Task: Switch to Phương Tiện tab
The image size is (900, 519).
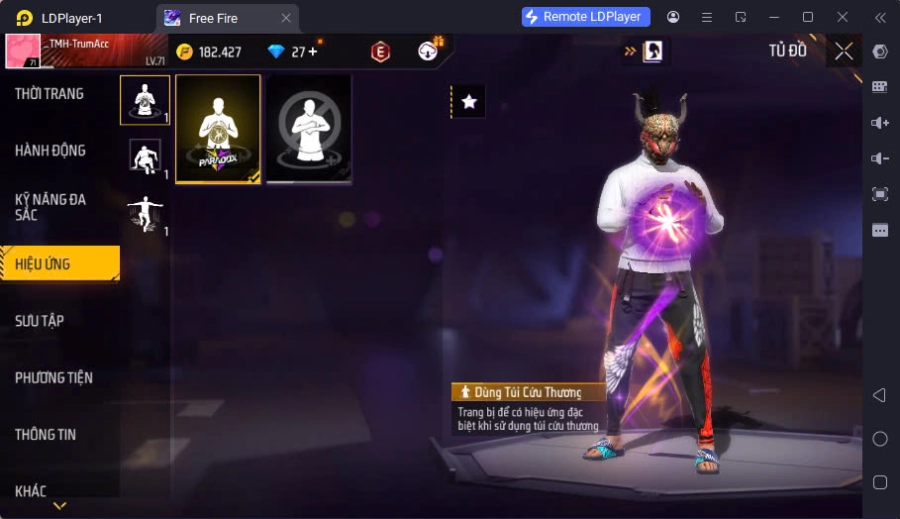Action: 54,378
